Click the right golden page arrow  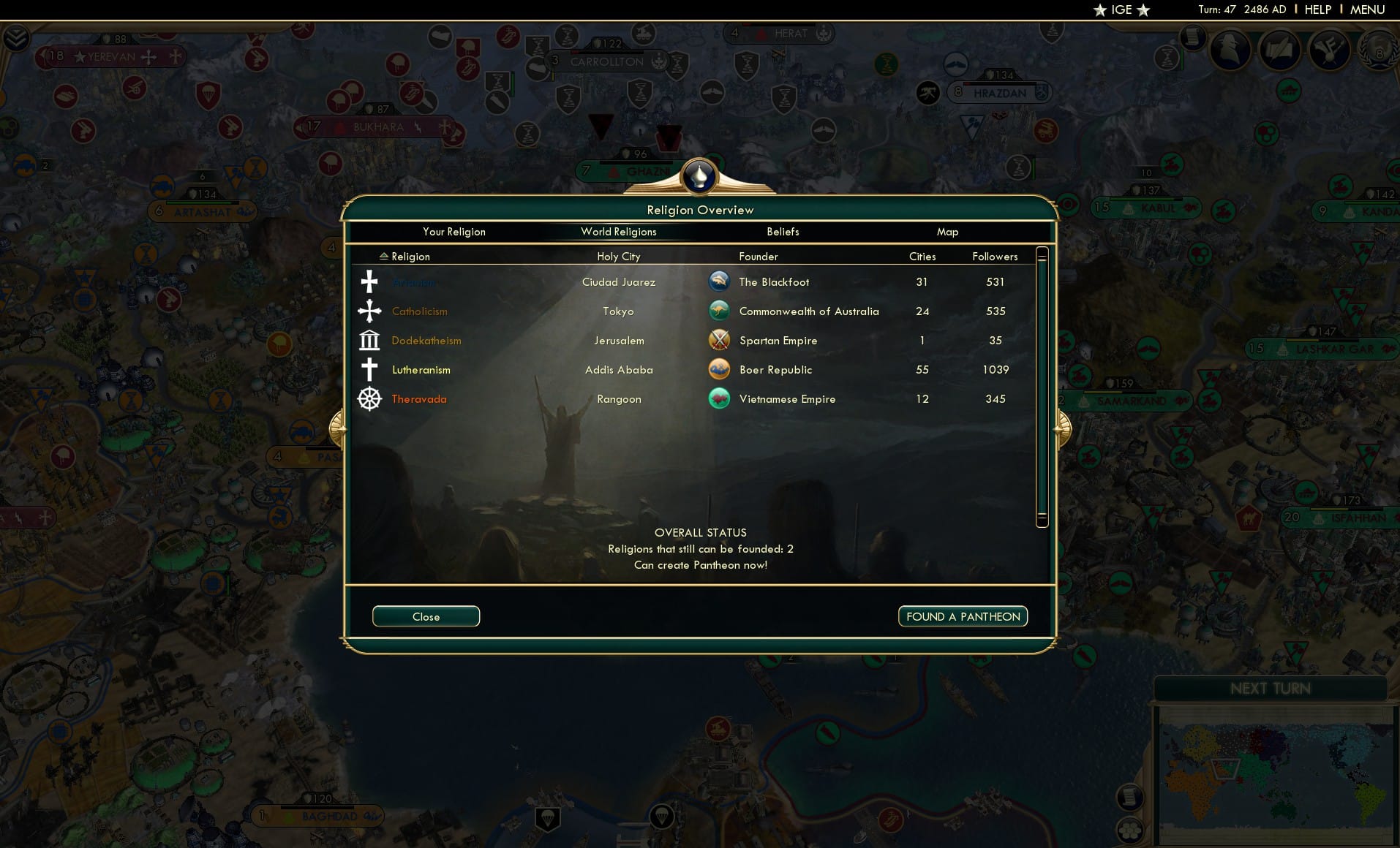(x=1062, y=428)
